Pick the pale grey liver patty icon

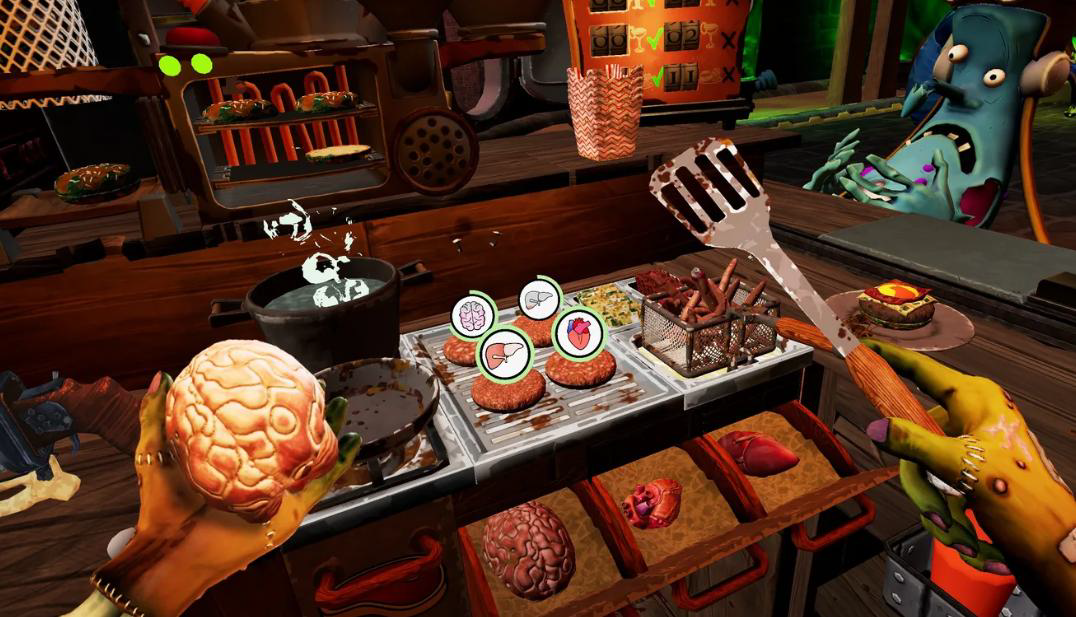[x=540, y=298]
